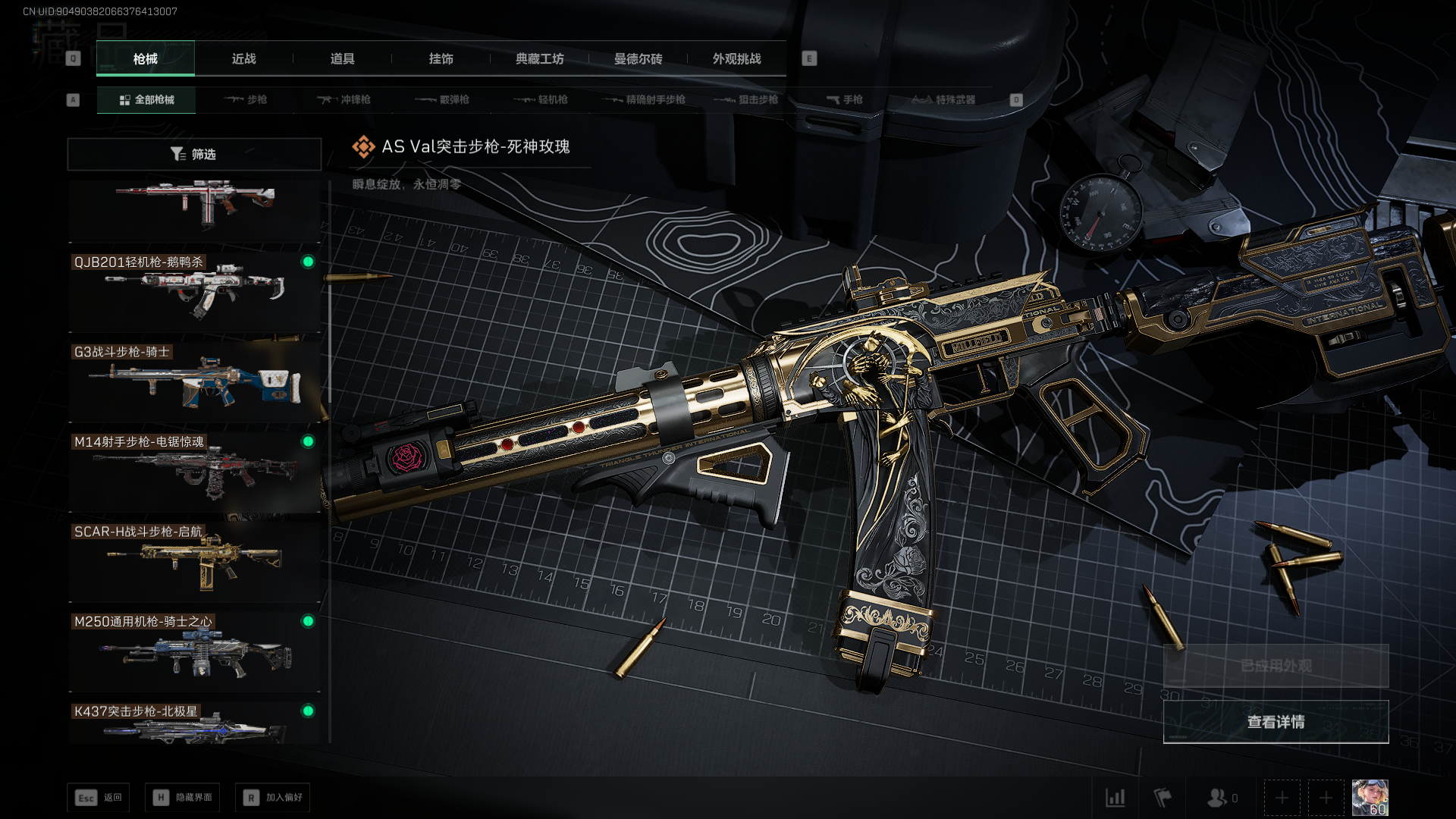Switch to the 近战 melee tab
This screenshot has height=819, width=1456.
(243, 59)
